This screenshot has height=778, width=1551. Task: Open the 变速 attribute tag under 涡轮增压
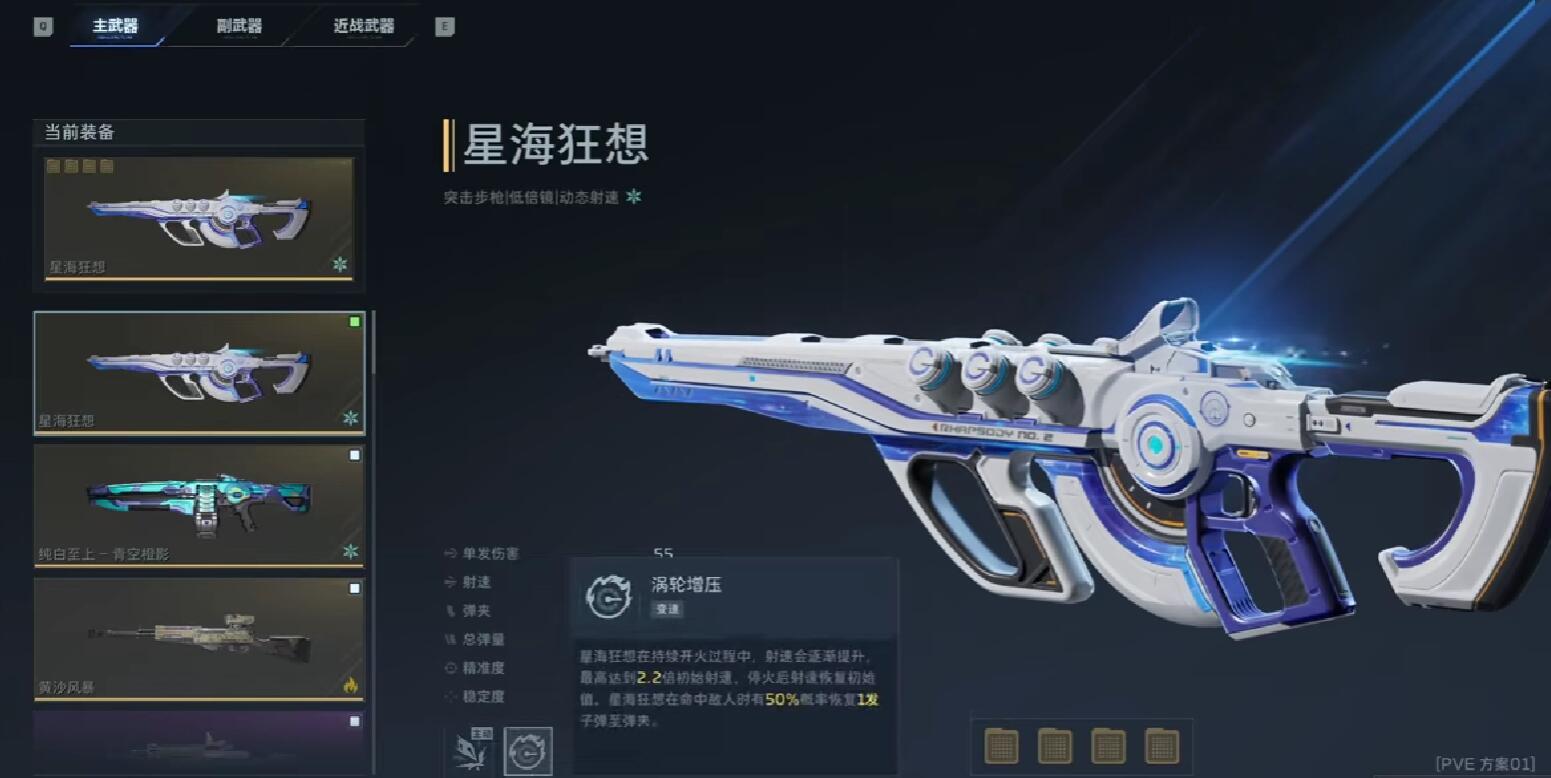tap(666, 607)
